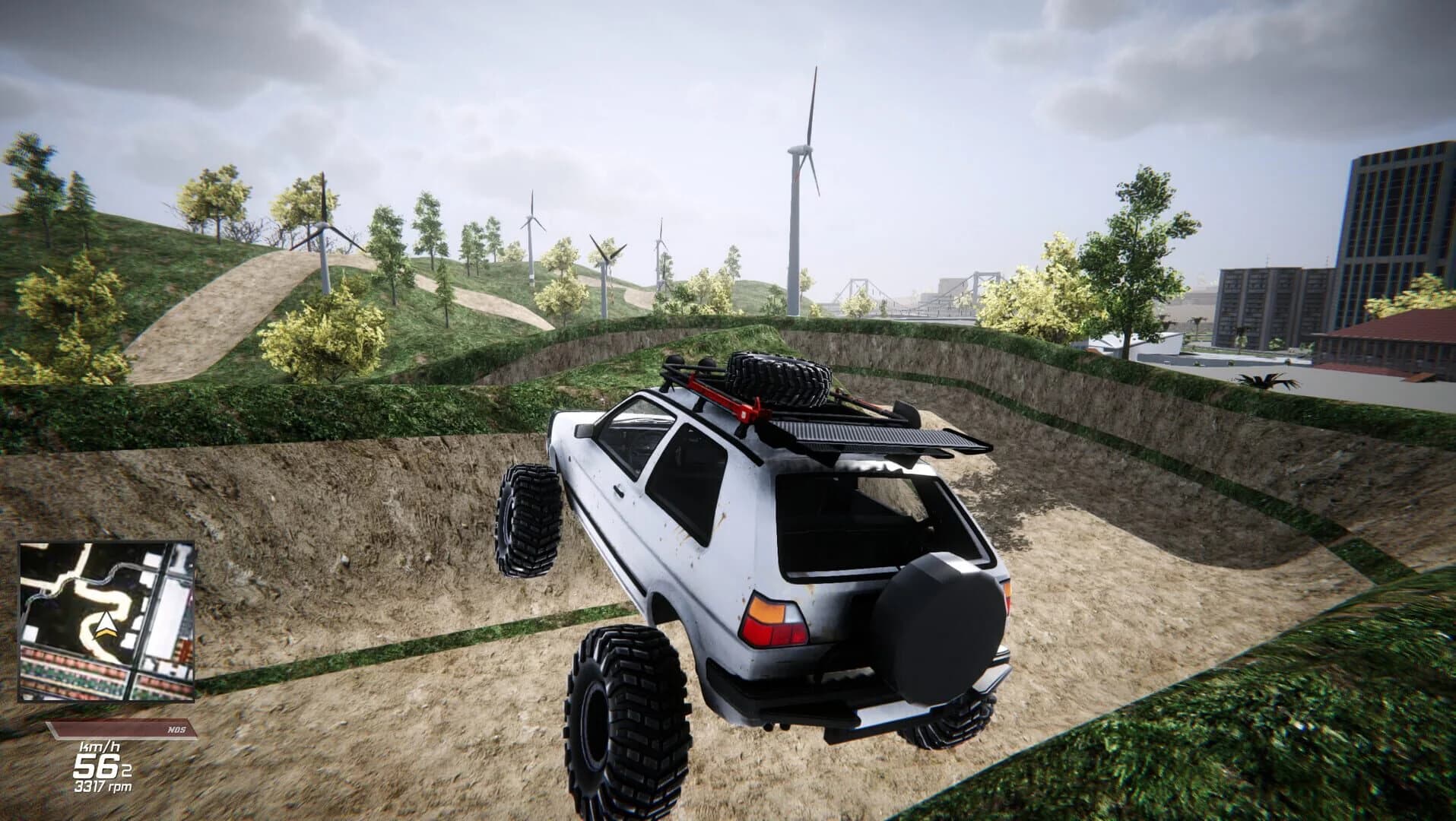Viewport: 1456px width, 821px height.
Task: Click the gear indicator showing 2
Action: (125, 769)
